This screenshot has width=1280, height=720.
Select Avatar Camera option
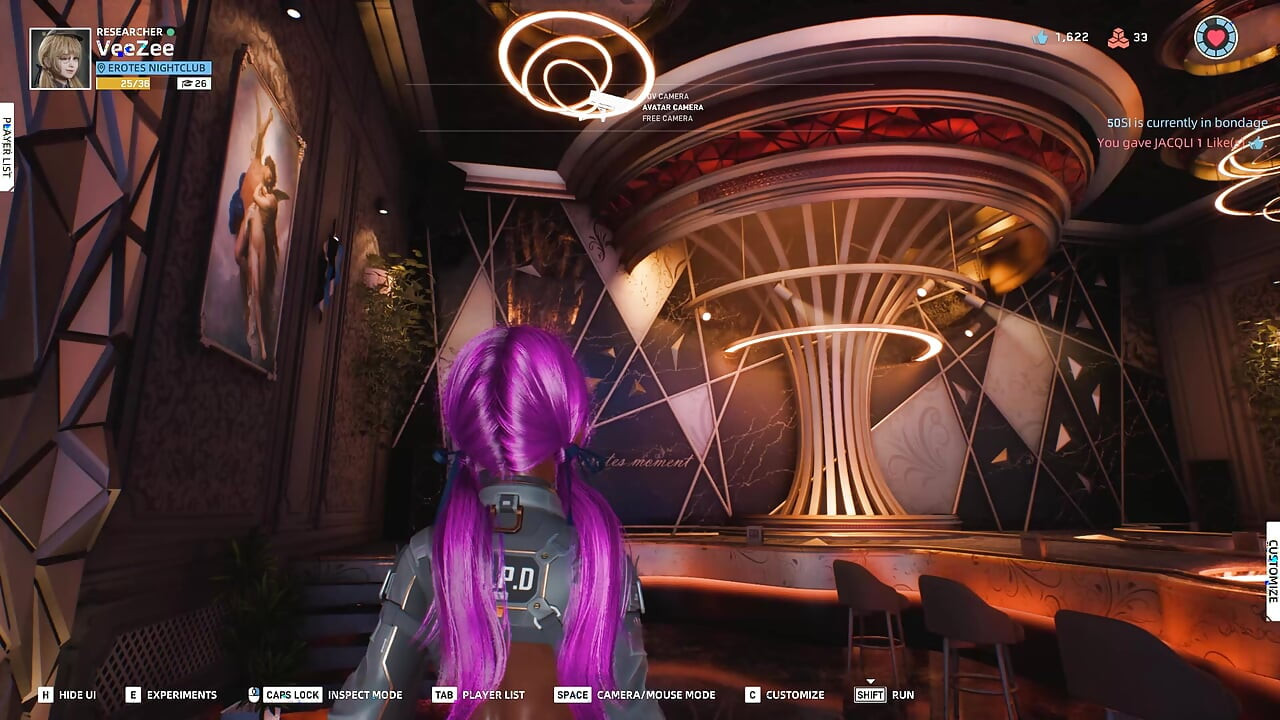point(672,107)
